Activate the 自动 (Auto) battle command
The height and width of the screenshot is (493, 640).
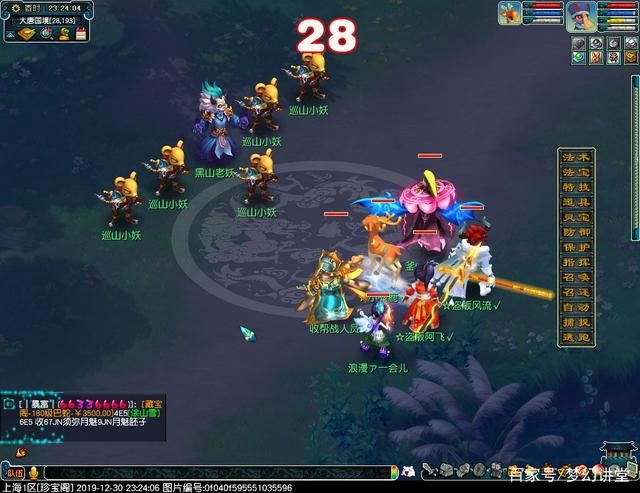[x=577, y=309]
